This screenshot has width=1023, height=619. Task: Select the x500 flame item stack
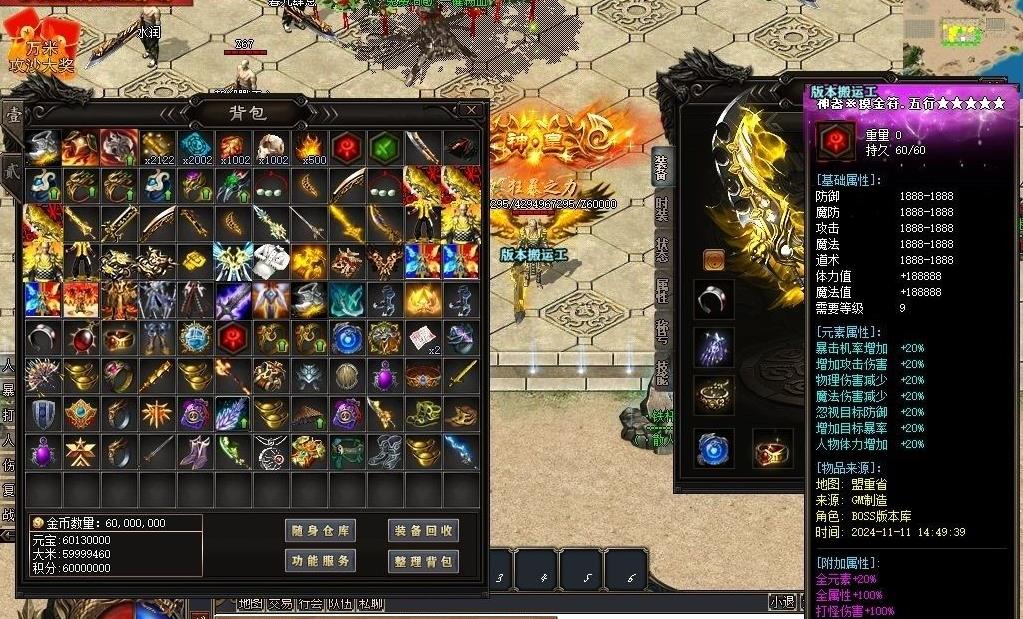coord(309,148)
